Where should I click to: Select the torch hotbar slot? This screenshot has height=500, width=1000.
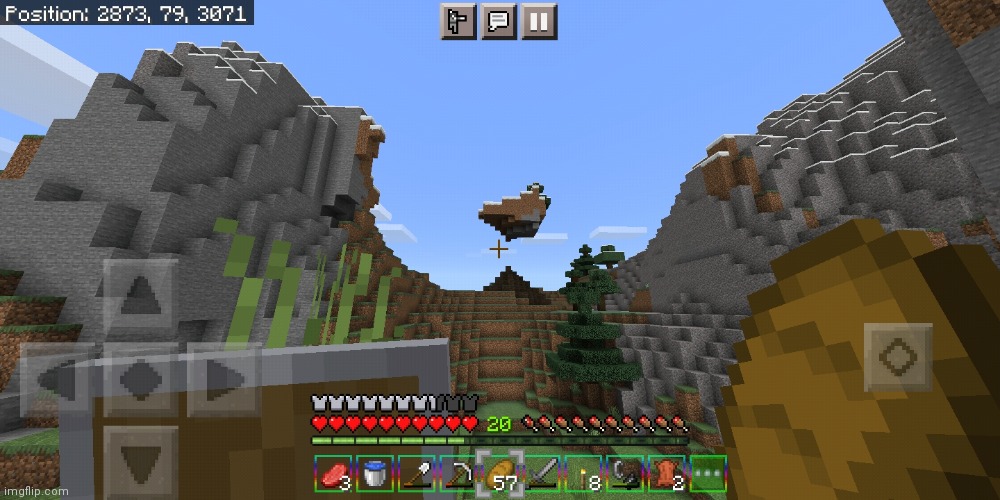(586, 475)
